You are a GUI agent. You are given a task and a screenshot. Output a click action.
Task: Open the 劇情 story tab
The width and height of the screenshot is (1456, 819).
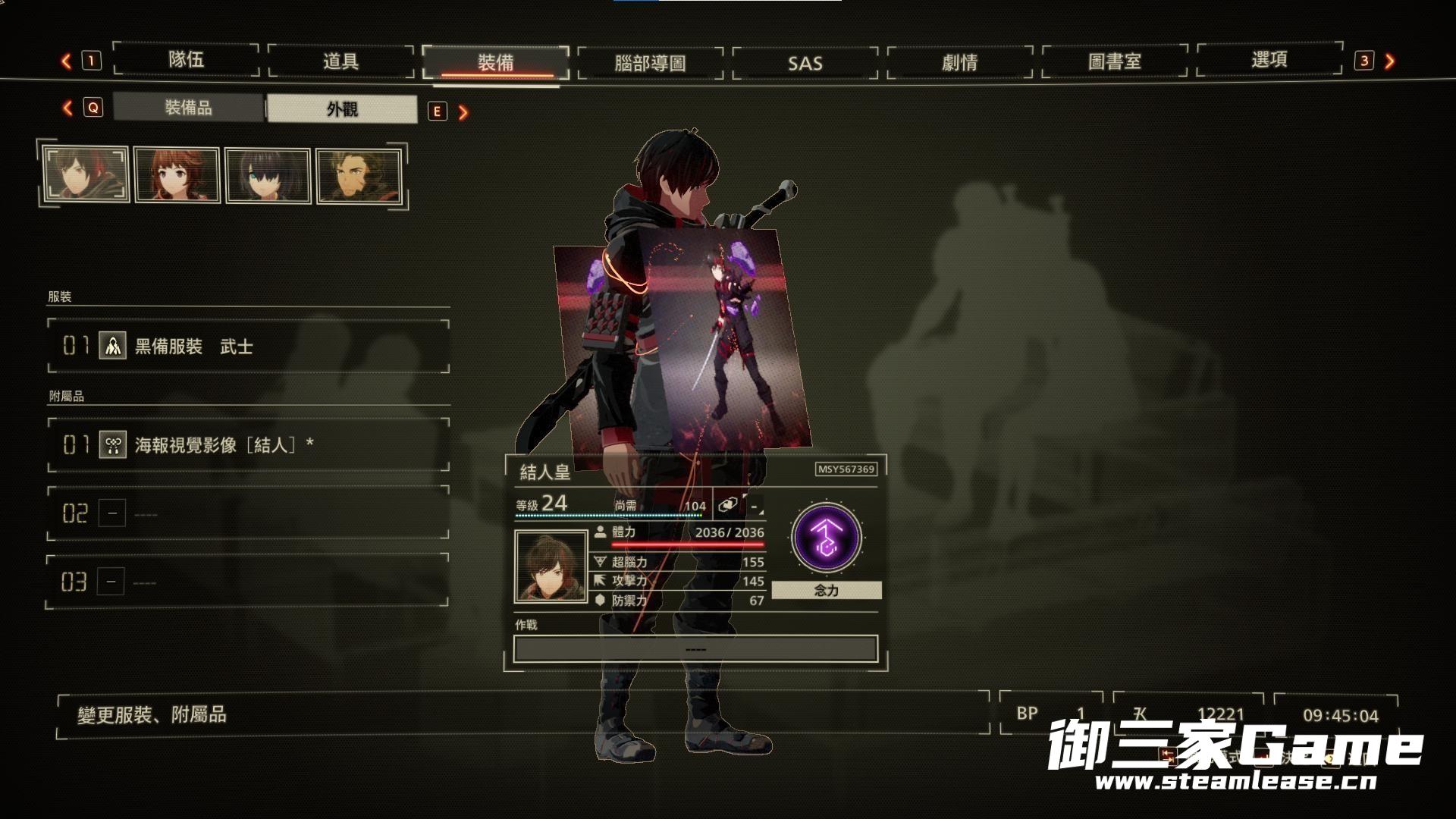[959, 62]
